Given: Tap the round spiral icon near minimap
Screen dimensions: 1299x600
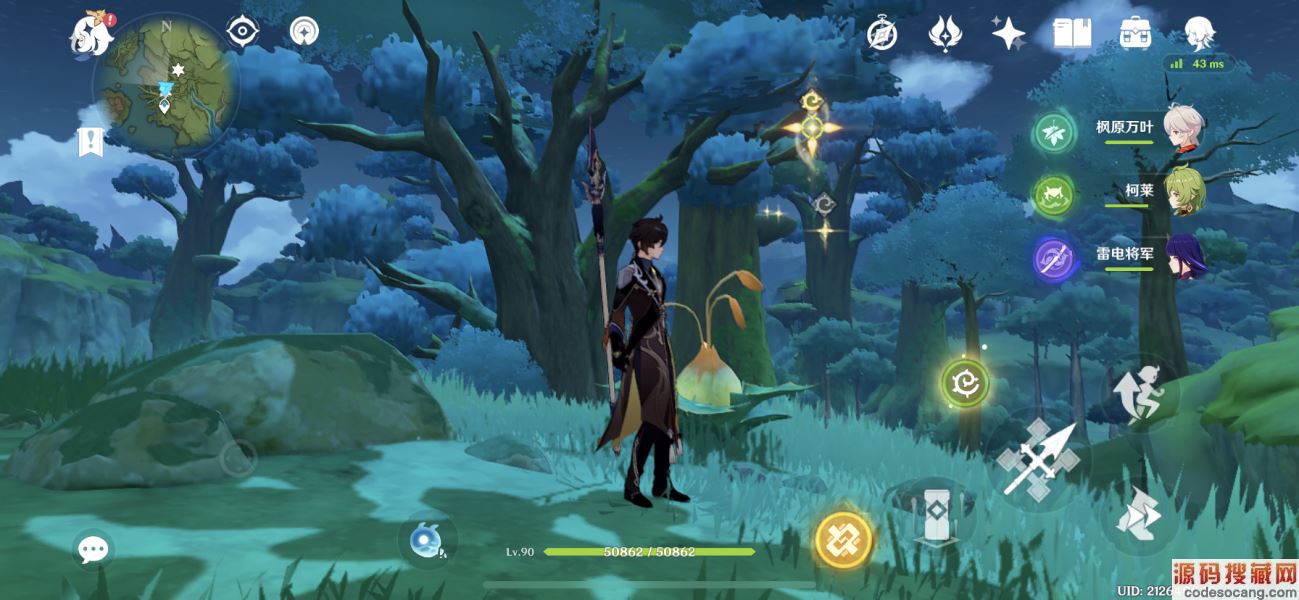Looking at the screenshot, I should (x=304, y=32).
